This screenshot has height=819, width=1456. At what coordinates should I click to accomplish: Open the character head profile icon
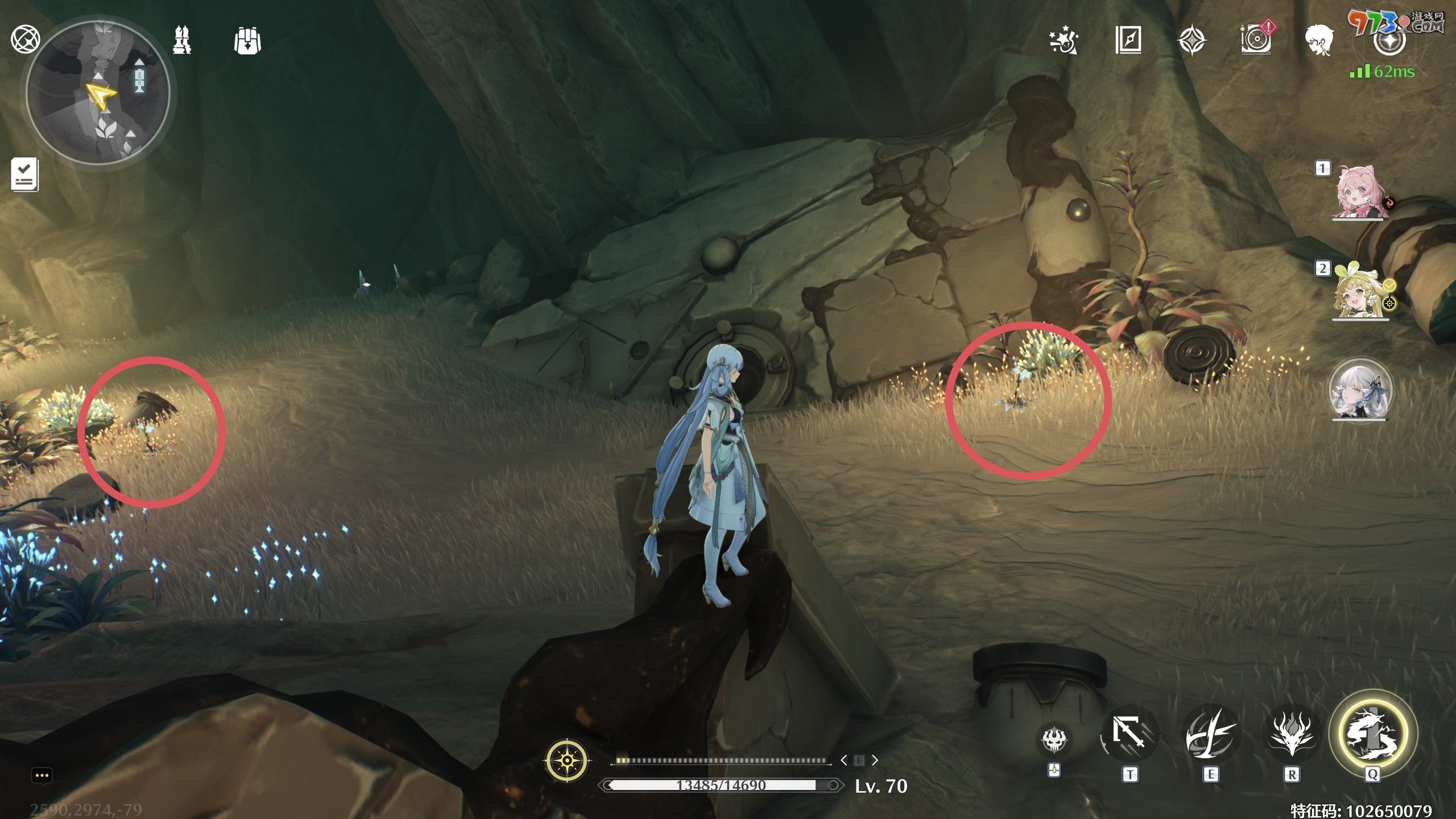[x=1319, y=40]
